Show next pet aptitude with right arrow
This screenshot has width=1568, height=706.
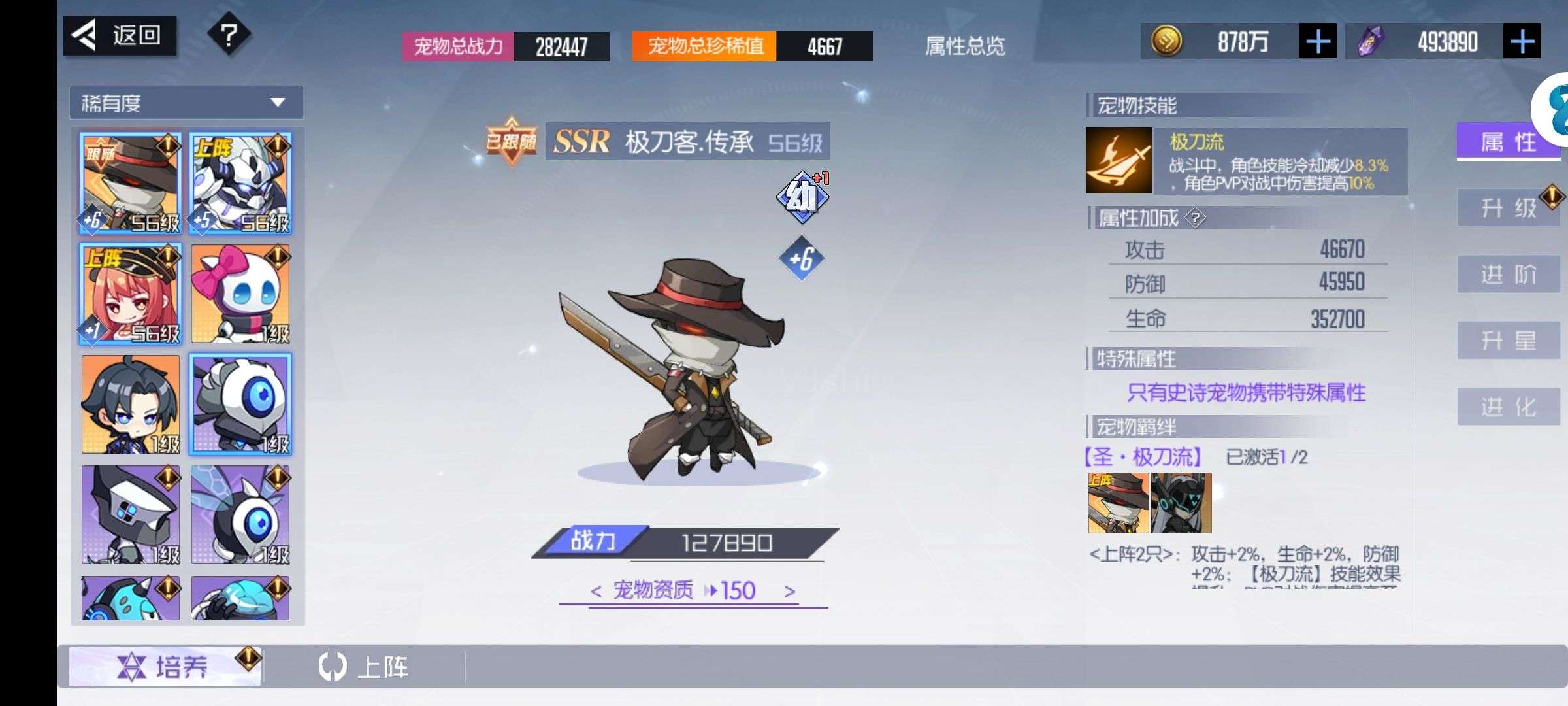(790, 592)
